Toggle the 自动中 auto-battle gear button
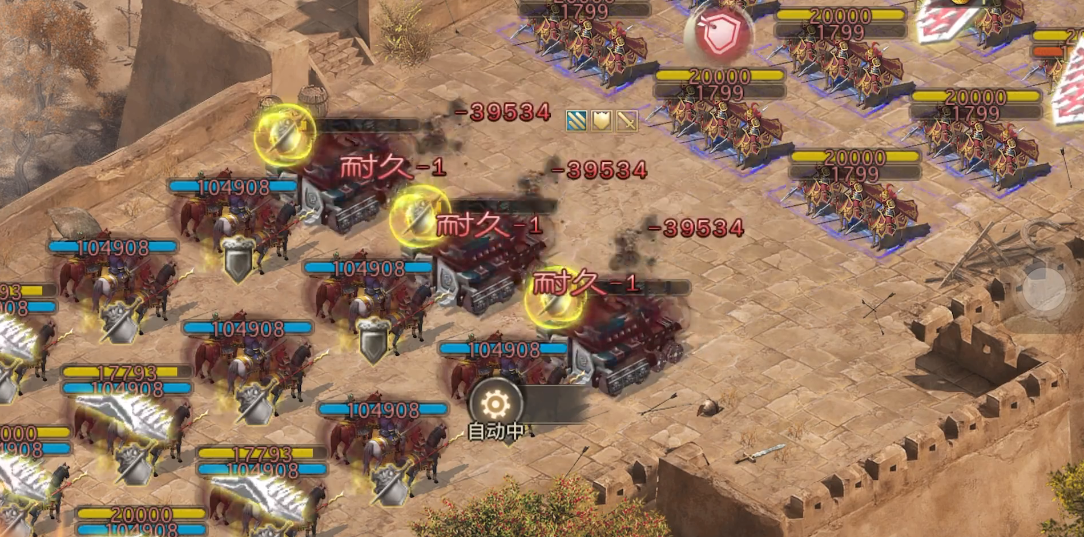 point(493,403)
